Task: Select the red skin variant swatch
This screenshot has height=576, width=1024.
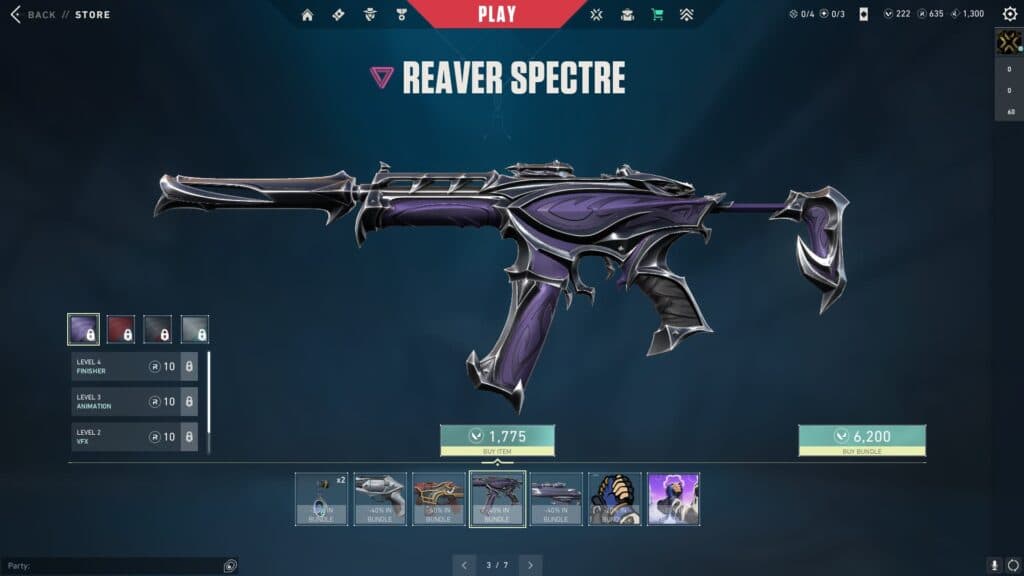Action: (x=121, y=329)
